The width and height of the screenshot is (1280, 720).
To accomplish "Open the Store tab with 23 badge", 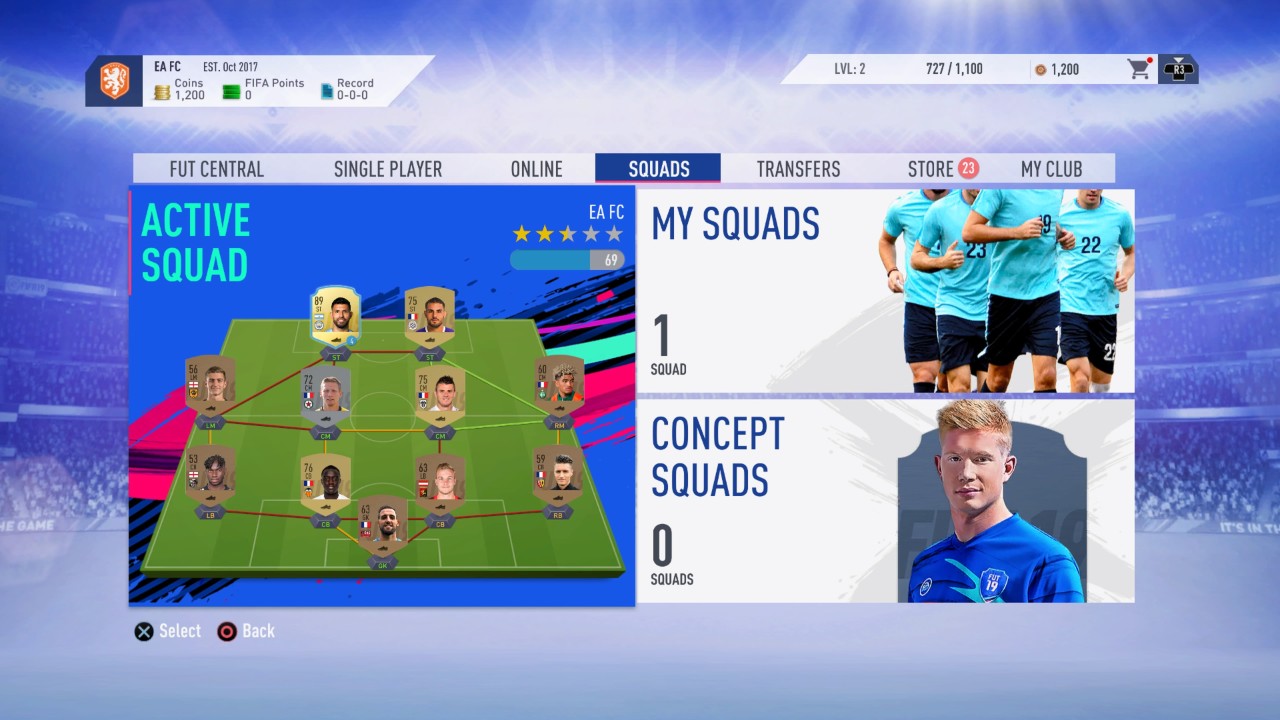I will (931, 168).
